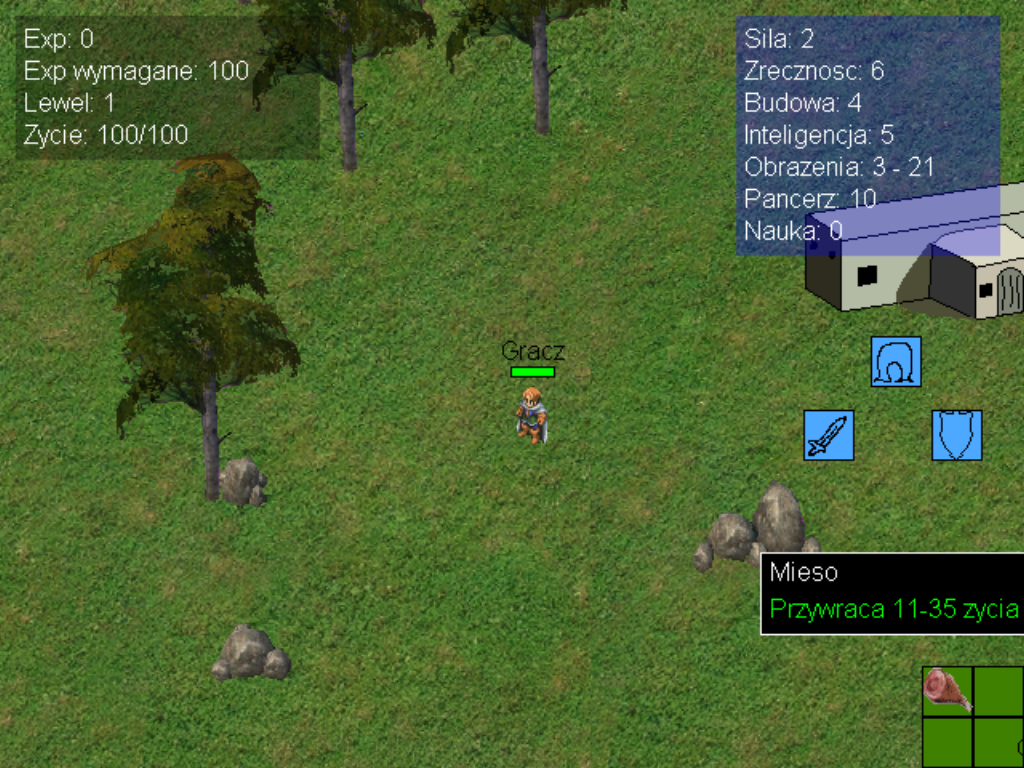Select the sword weapon slot
This screenshot has width=1024, height=768.
[x=829, y=435]
